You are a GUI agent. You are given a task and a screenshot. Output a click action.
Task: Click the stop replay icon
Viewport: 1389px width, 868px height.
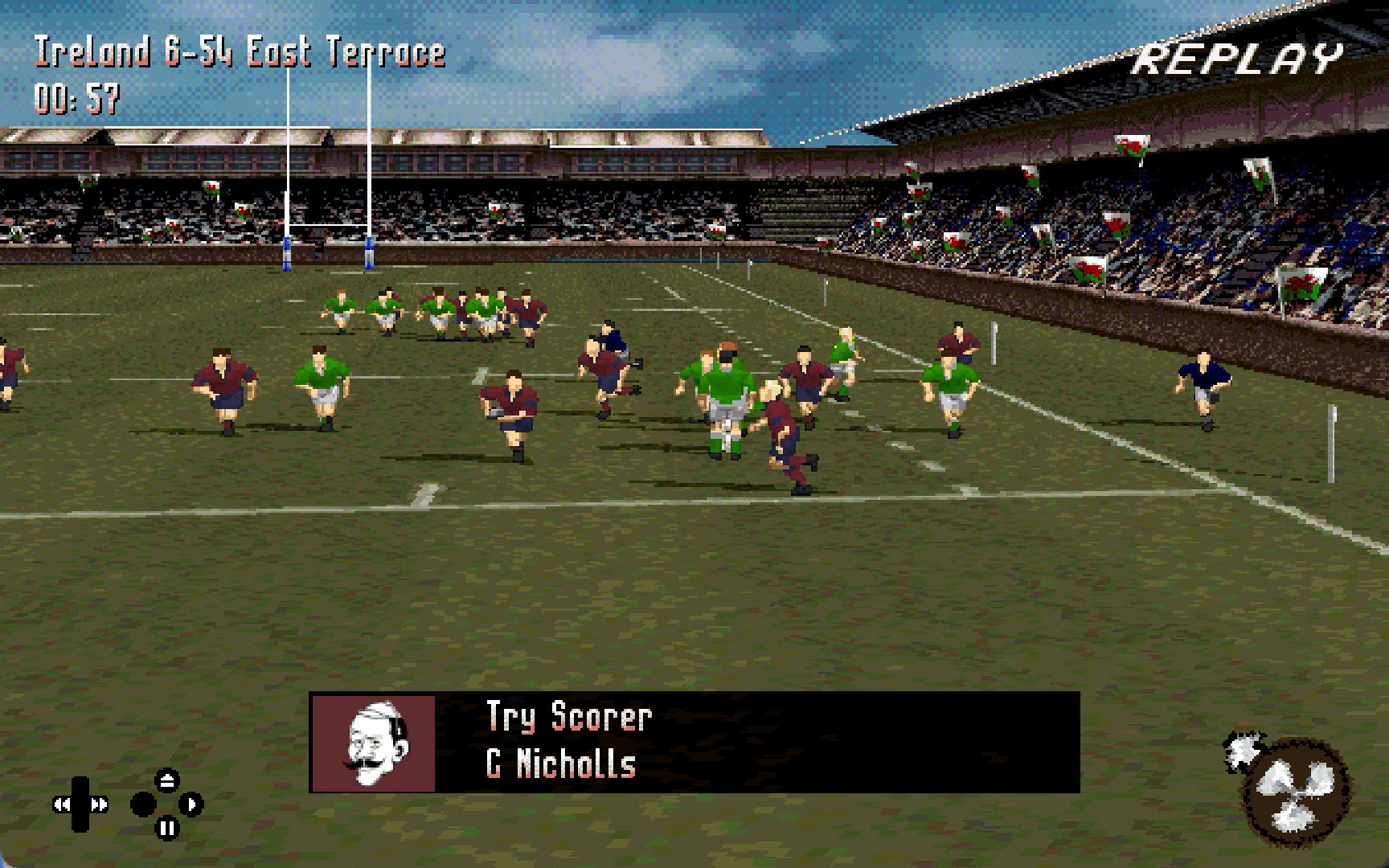[x=143, y=804]
